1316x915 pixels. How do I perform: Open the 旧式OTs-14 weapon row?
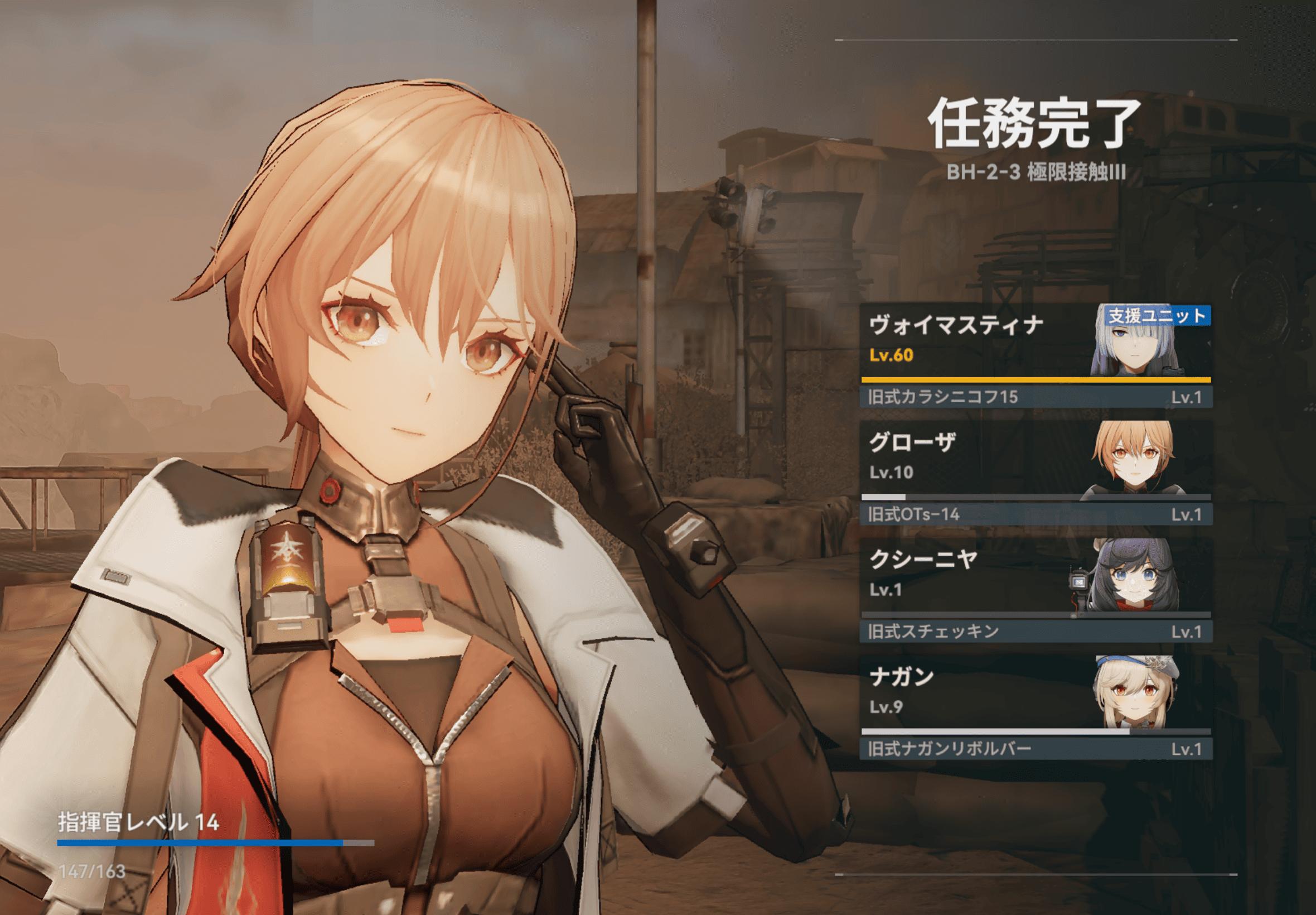click(1036, 514)
